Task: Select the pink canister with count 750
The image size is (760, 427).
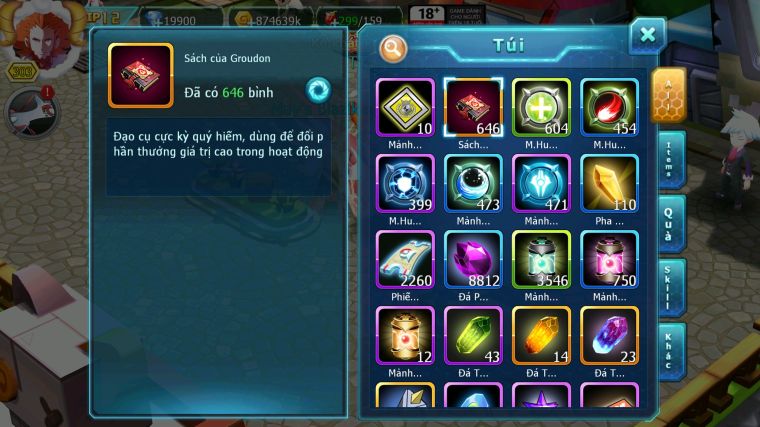Action: tap(609, 259)
